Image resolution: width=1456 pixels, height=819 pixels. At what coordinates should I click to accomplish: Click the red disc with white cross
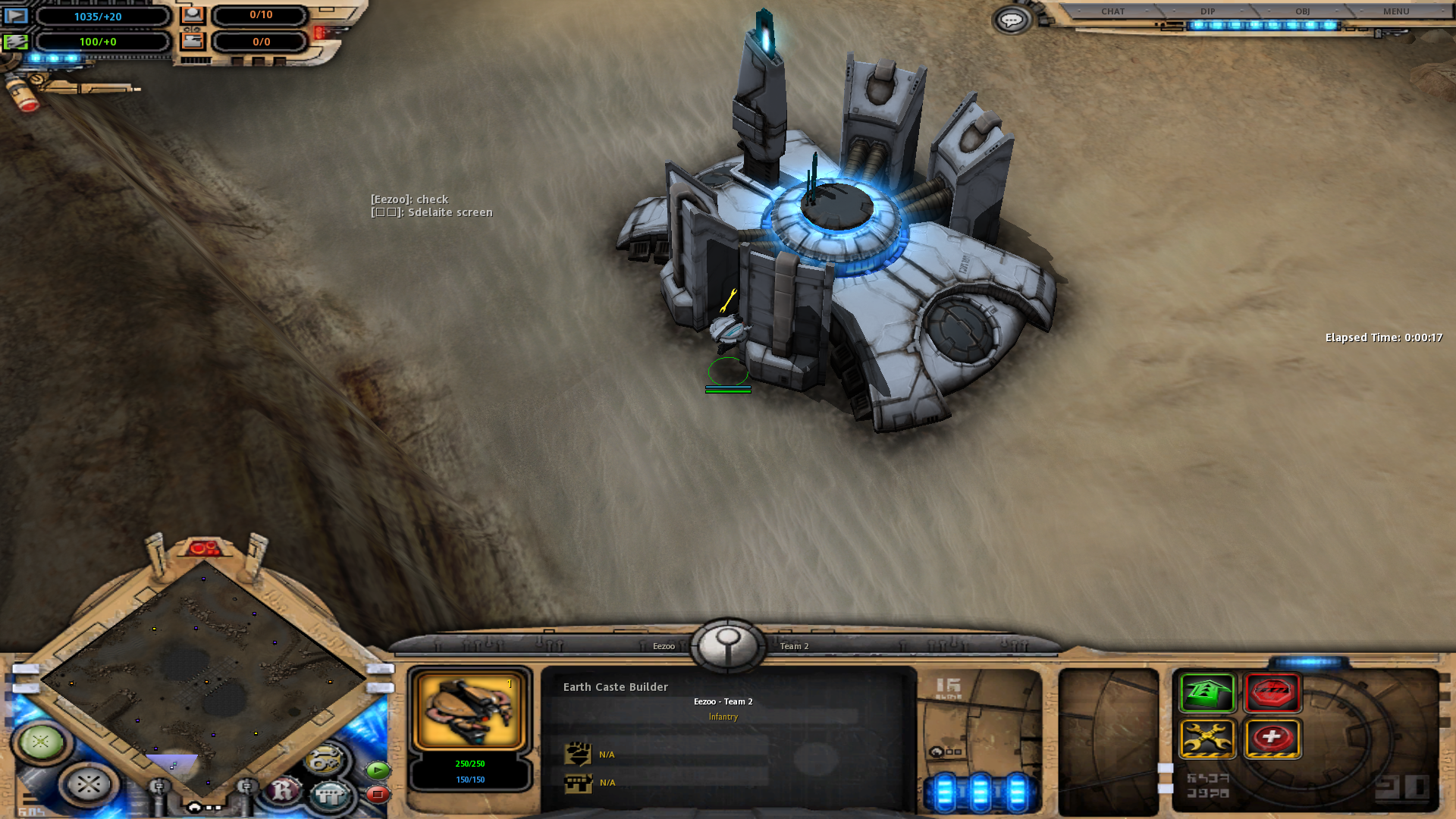tap(1272, 738)
